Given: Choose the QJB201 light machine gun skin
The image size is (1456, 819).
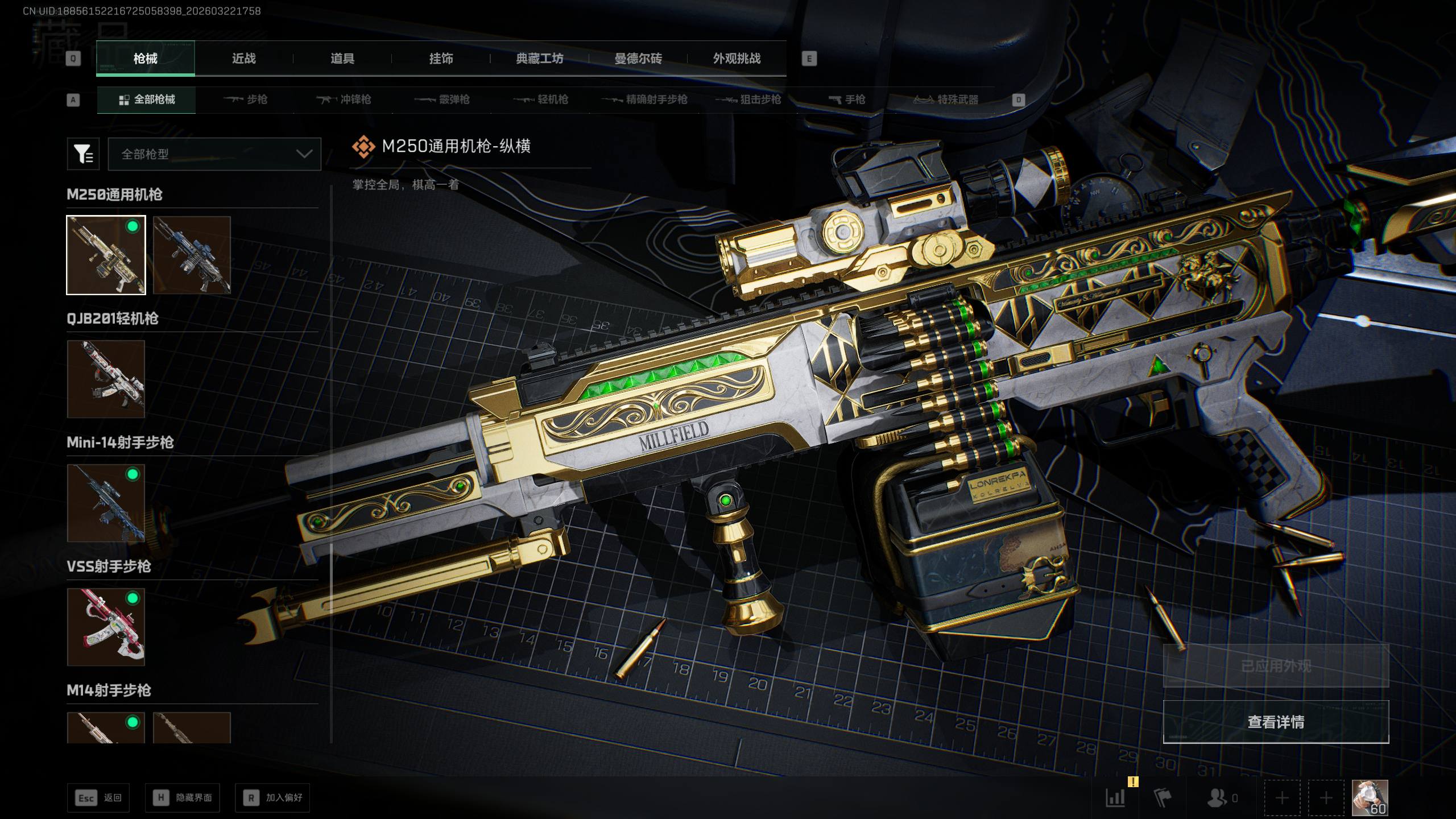Looking at the screenshot, I should pyautogui.click(x=106, y=379).
